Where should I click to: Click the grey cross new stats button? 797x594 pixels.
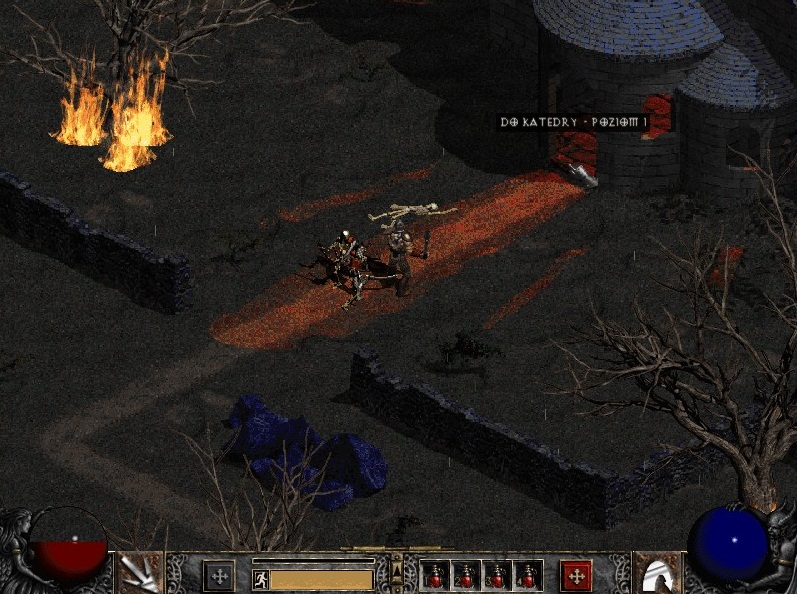(219, 575)
